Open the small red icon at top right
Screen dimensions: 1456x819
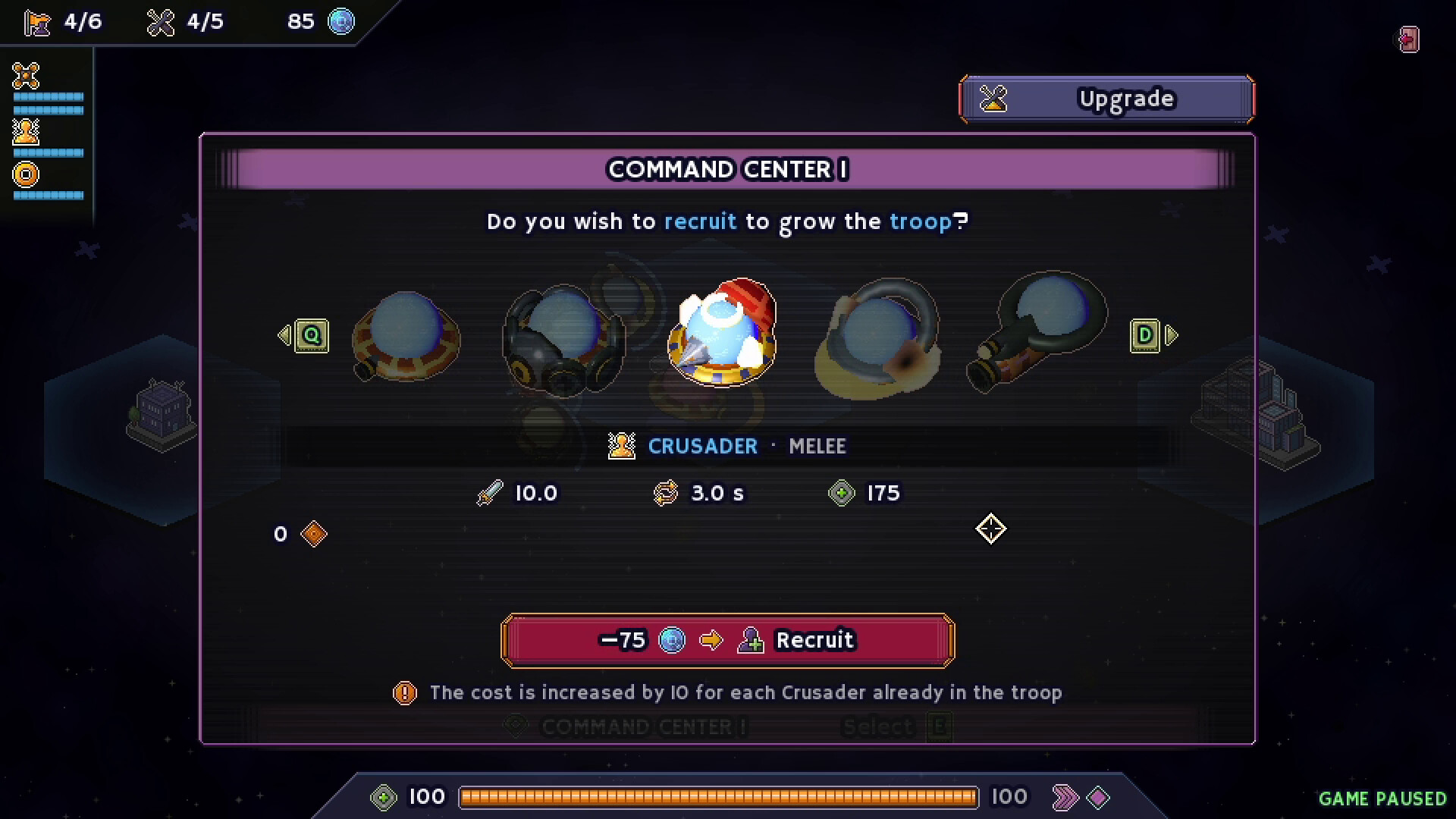1409,39
